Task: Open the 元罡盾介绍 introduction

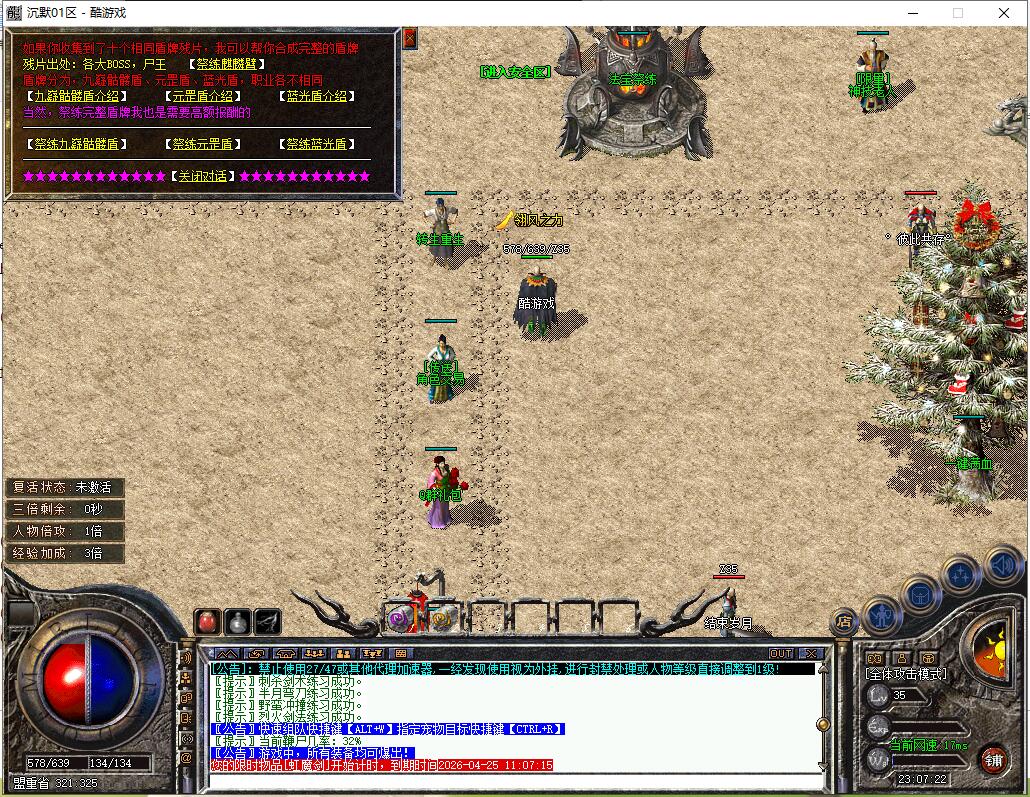Action: (x=203, y=96)
